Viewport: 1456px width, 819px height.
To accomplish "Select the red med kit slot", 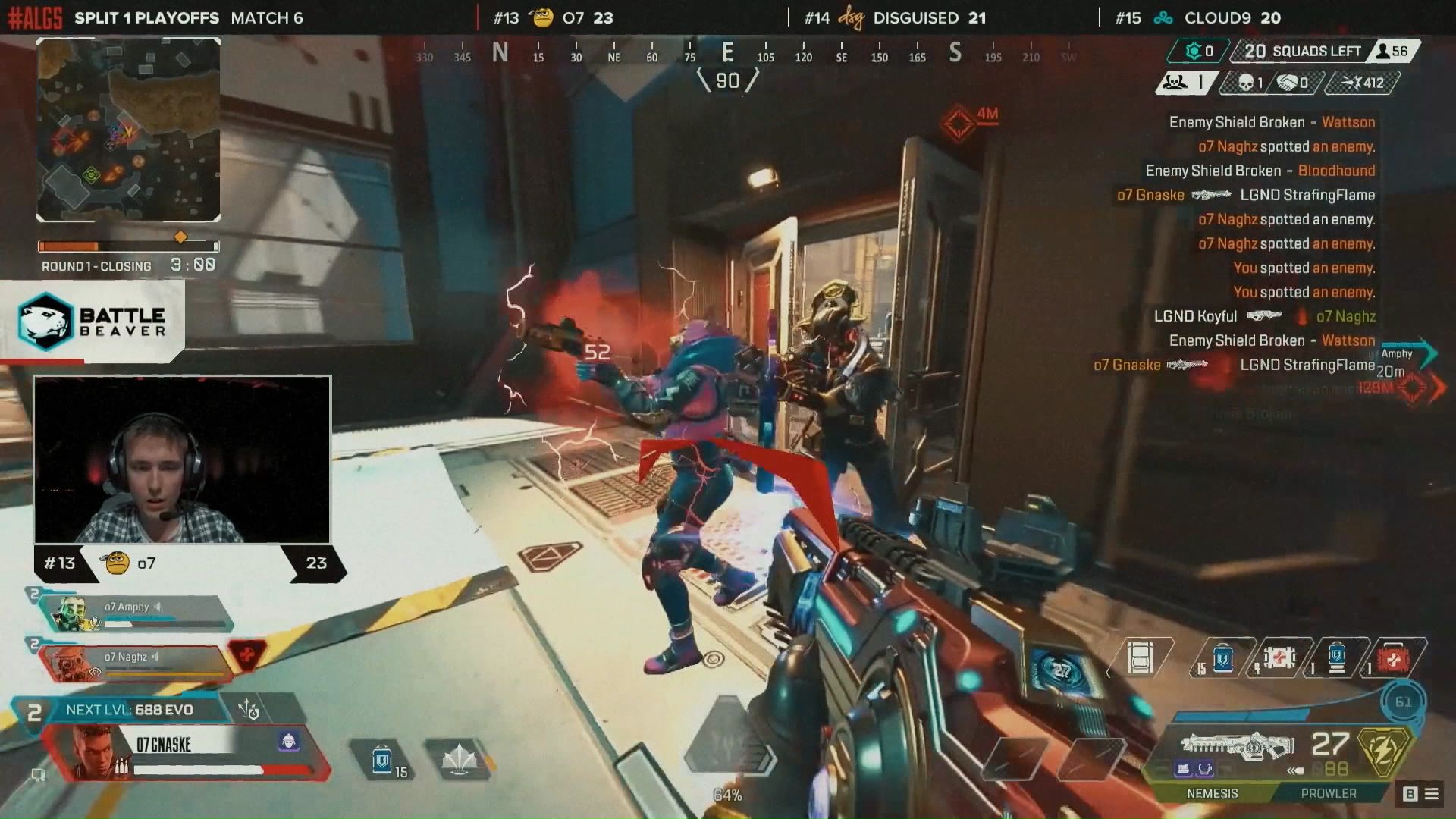I will (1392, 658).
